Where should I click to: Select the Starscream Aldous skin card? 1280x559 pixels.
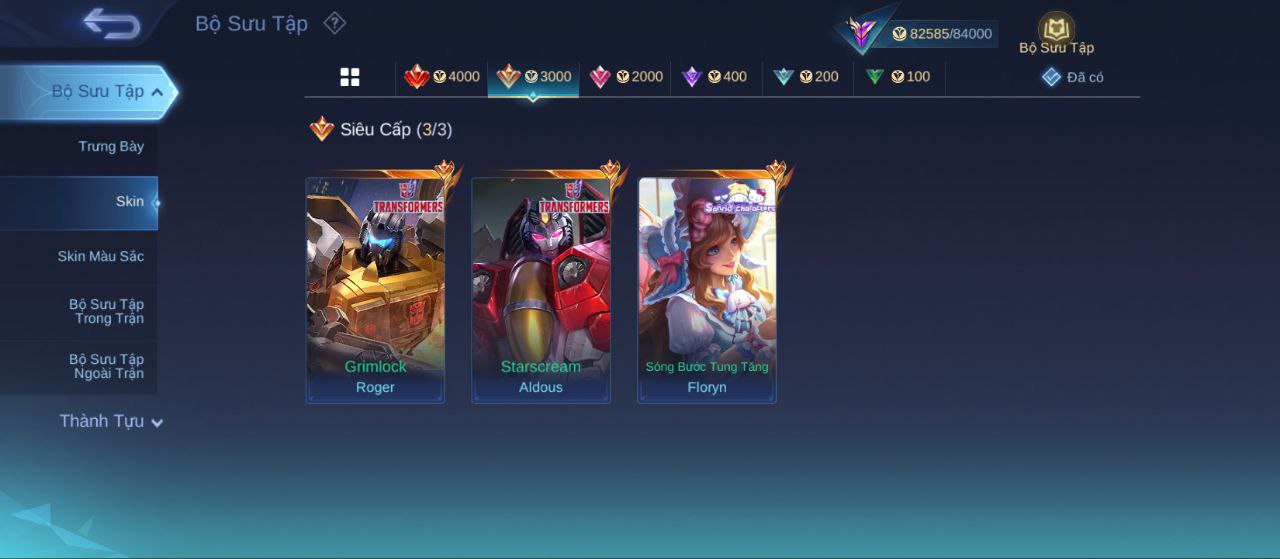pos(541,290)
